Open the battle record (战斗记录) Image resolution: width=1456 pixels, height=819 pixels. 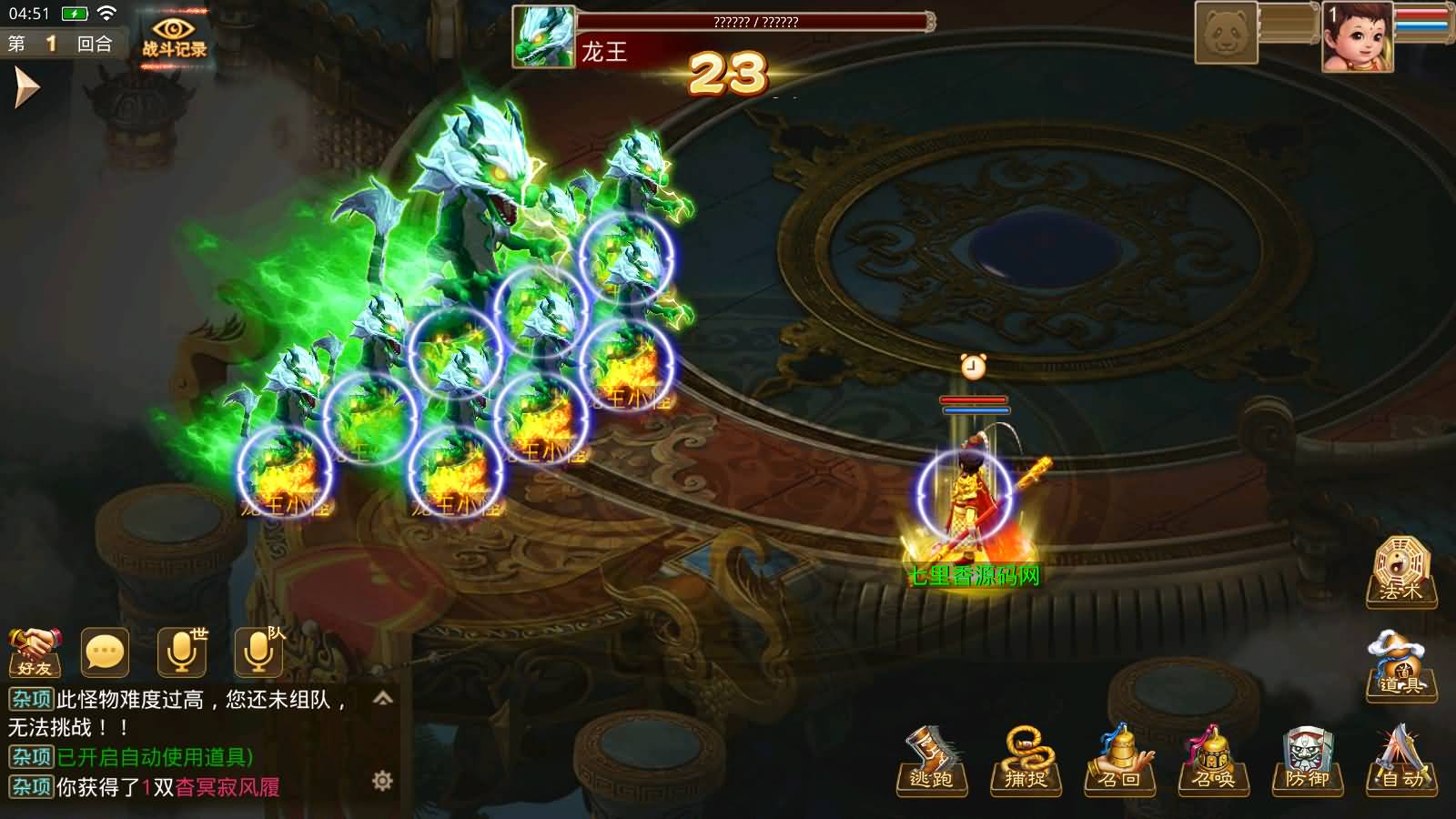click(x=173, y=38)
